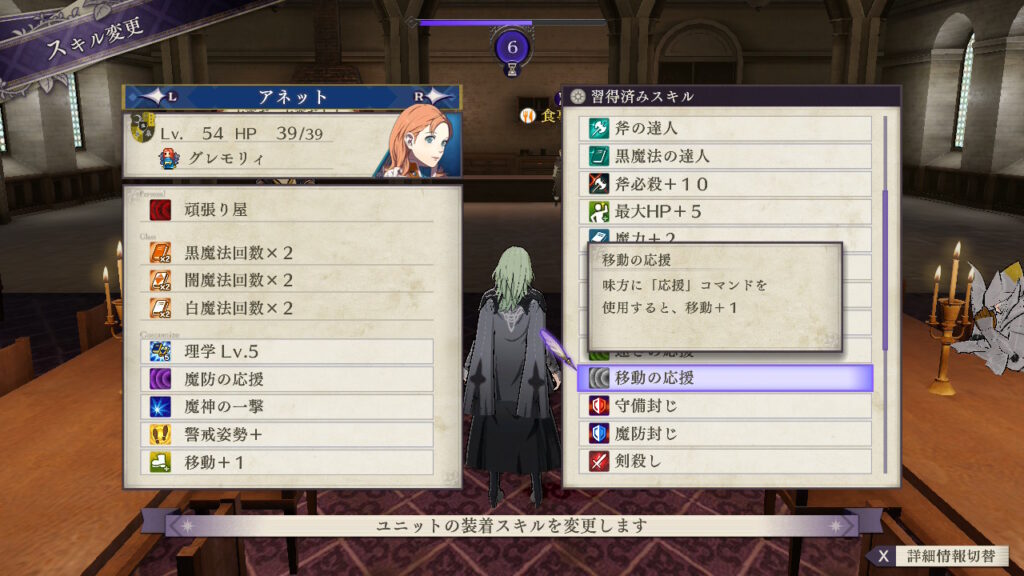Select the 頑張り屋 personal skill row
This screenshot has height=576, width=1024.
click(290, 210)
